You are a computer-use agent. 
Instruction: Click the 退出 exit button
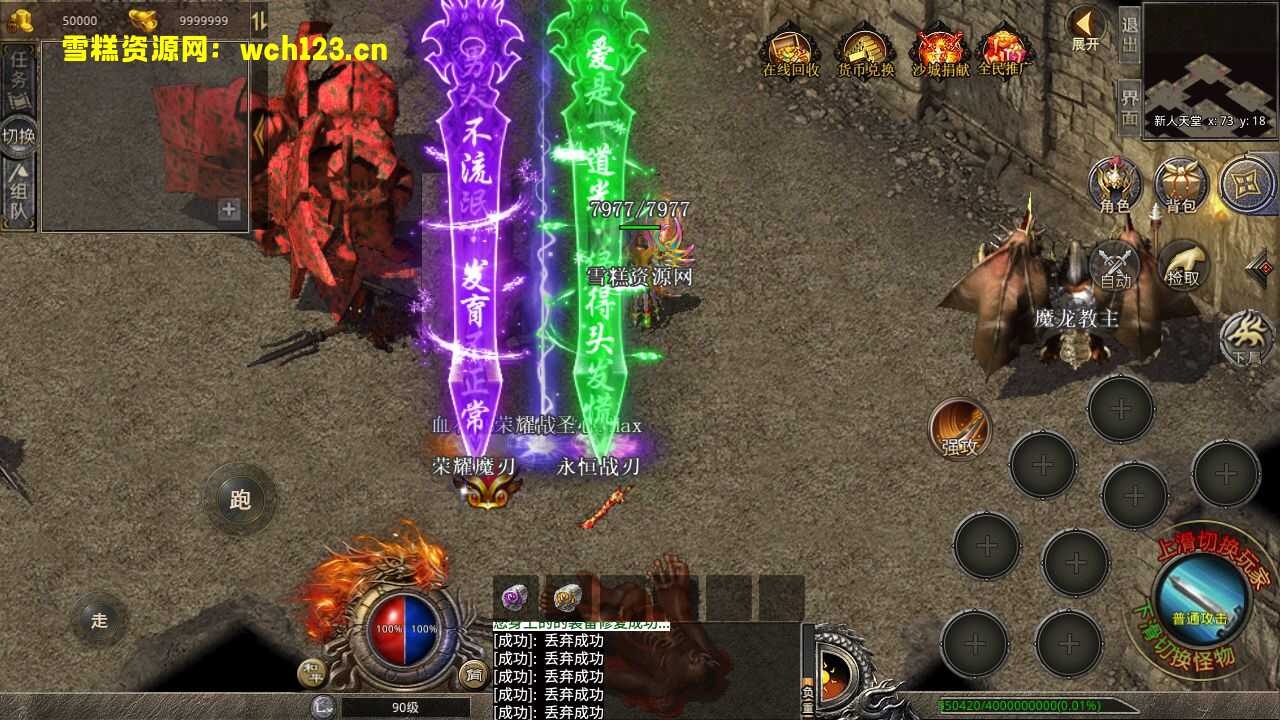1129,34
